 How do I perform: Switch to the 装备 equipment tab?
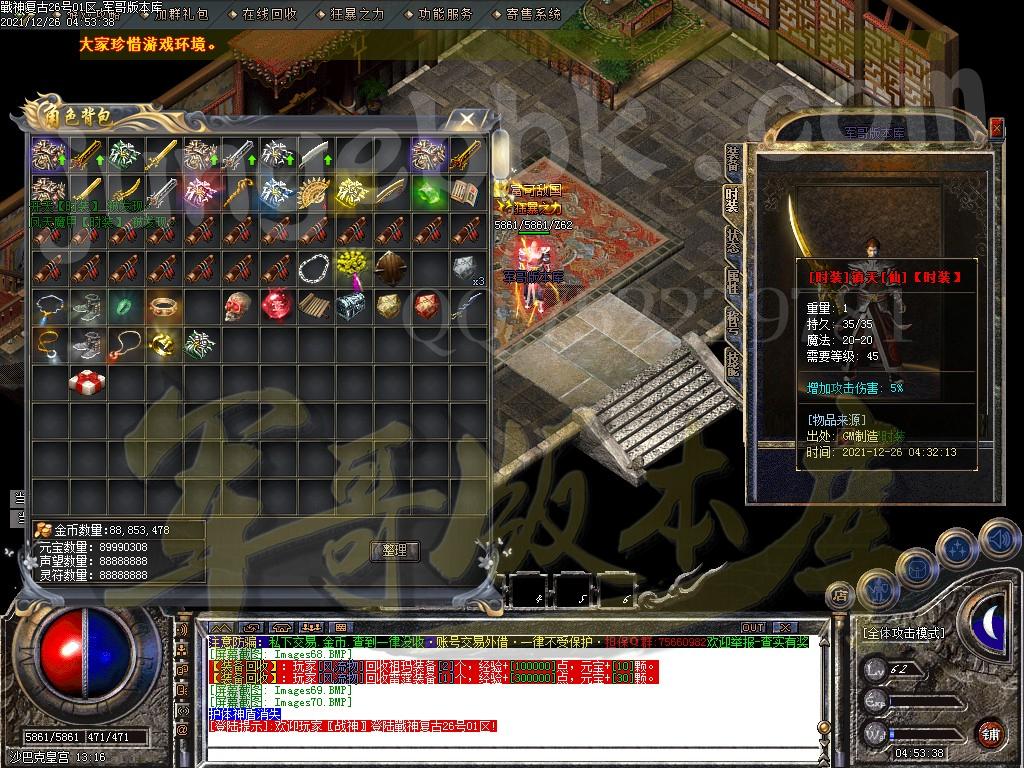click(732, 160)
